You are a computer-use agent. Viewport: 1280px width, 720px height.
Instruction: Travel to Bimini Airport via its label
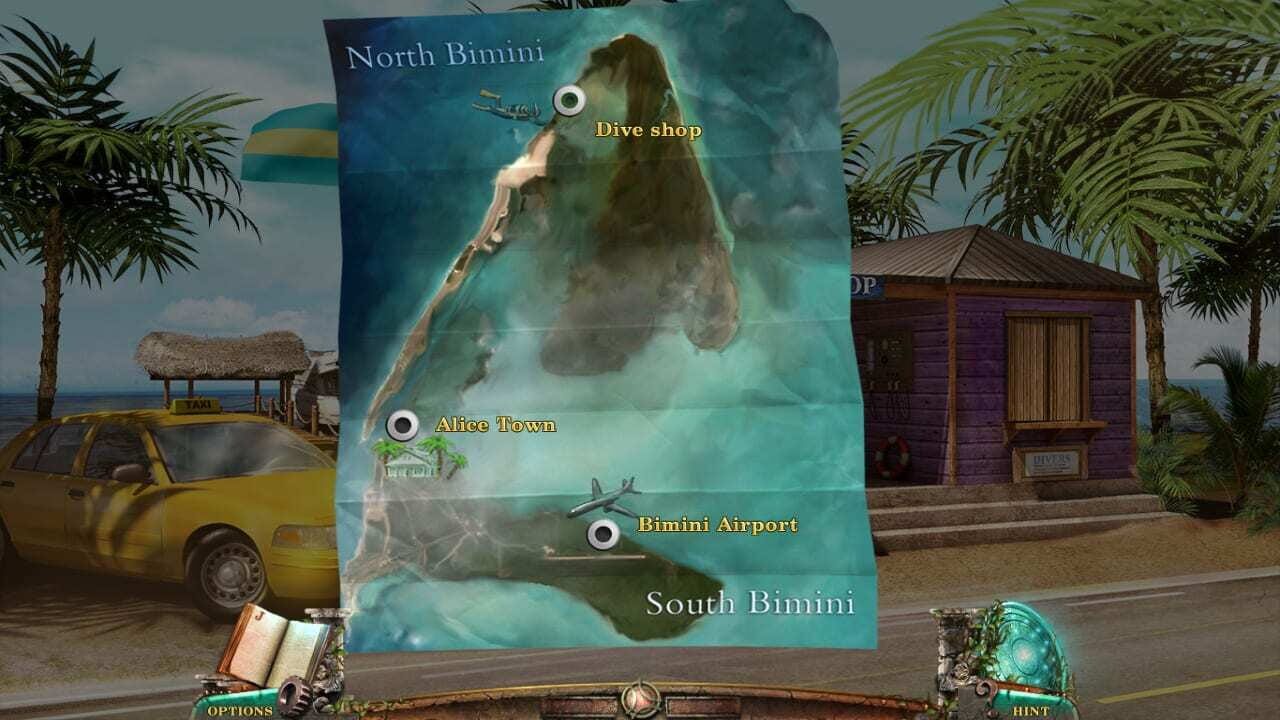[x=717, y=521]
